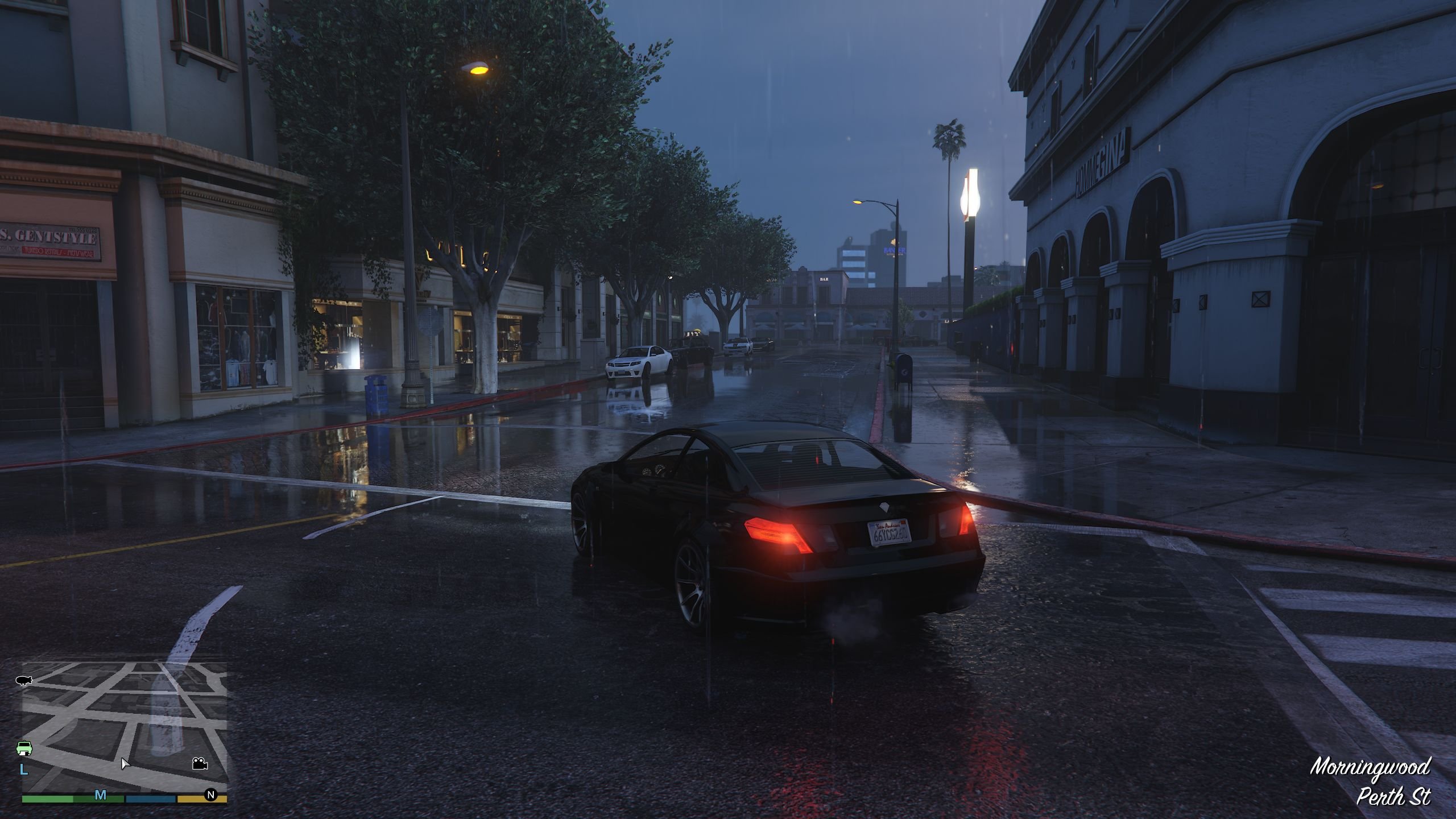Click the blue L mission marker
This screenshot has height=819, width=1456.
(24, 770)
